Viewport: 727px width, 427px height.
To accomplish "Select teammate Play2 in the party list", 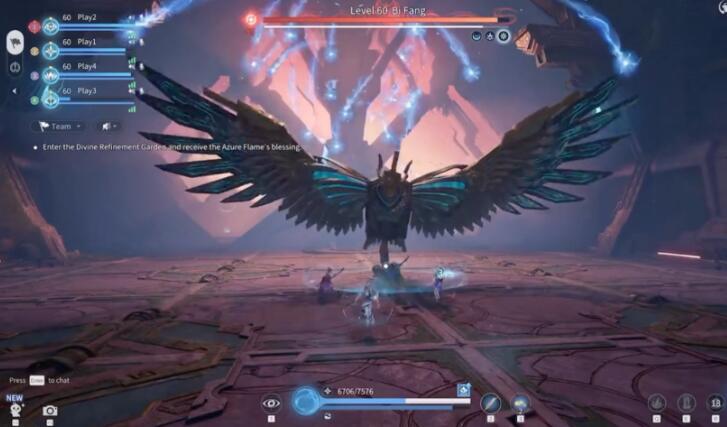I will pos(86,18).
